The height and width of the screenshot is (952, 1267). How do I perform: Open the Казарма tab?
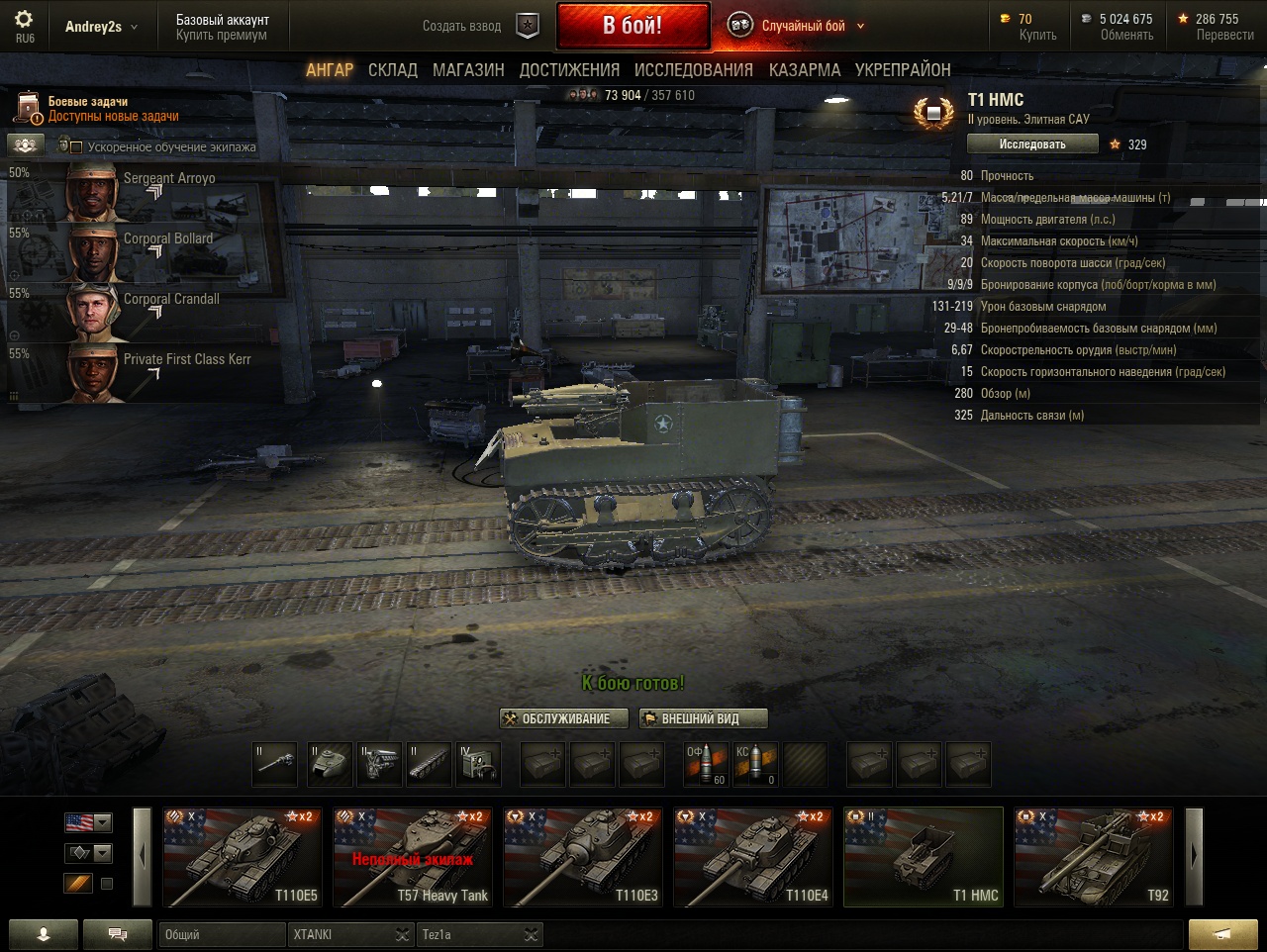pos(804,70)
